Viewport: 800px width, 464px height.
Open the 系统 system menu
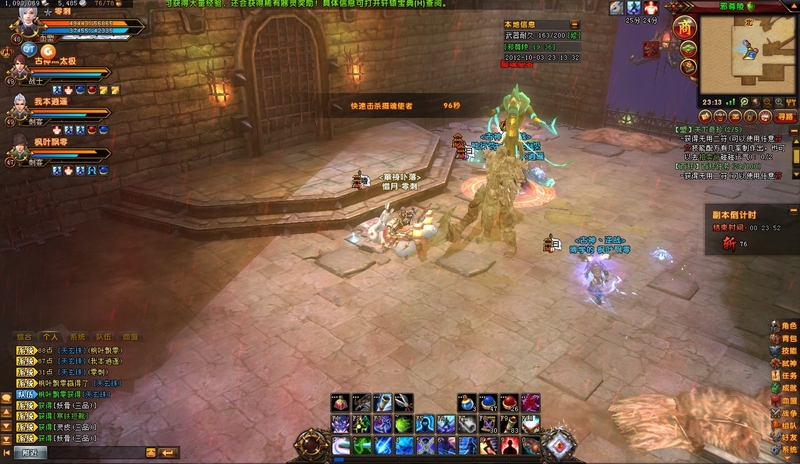pos(783,450)
